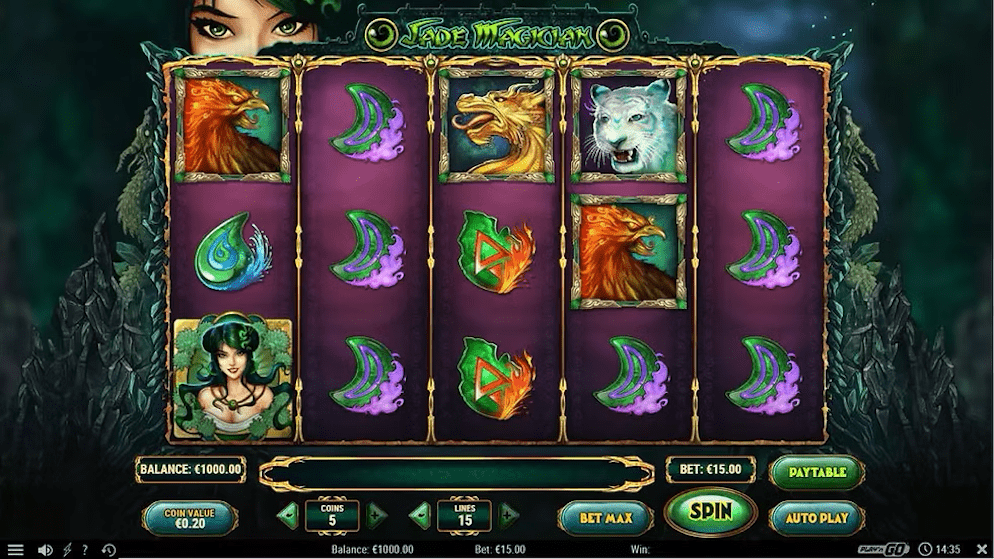The height and width of the screenshot is (559, 994).
Task: Open the question mark help
Action: (85, 550)
